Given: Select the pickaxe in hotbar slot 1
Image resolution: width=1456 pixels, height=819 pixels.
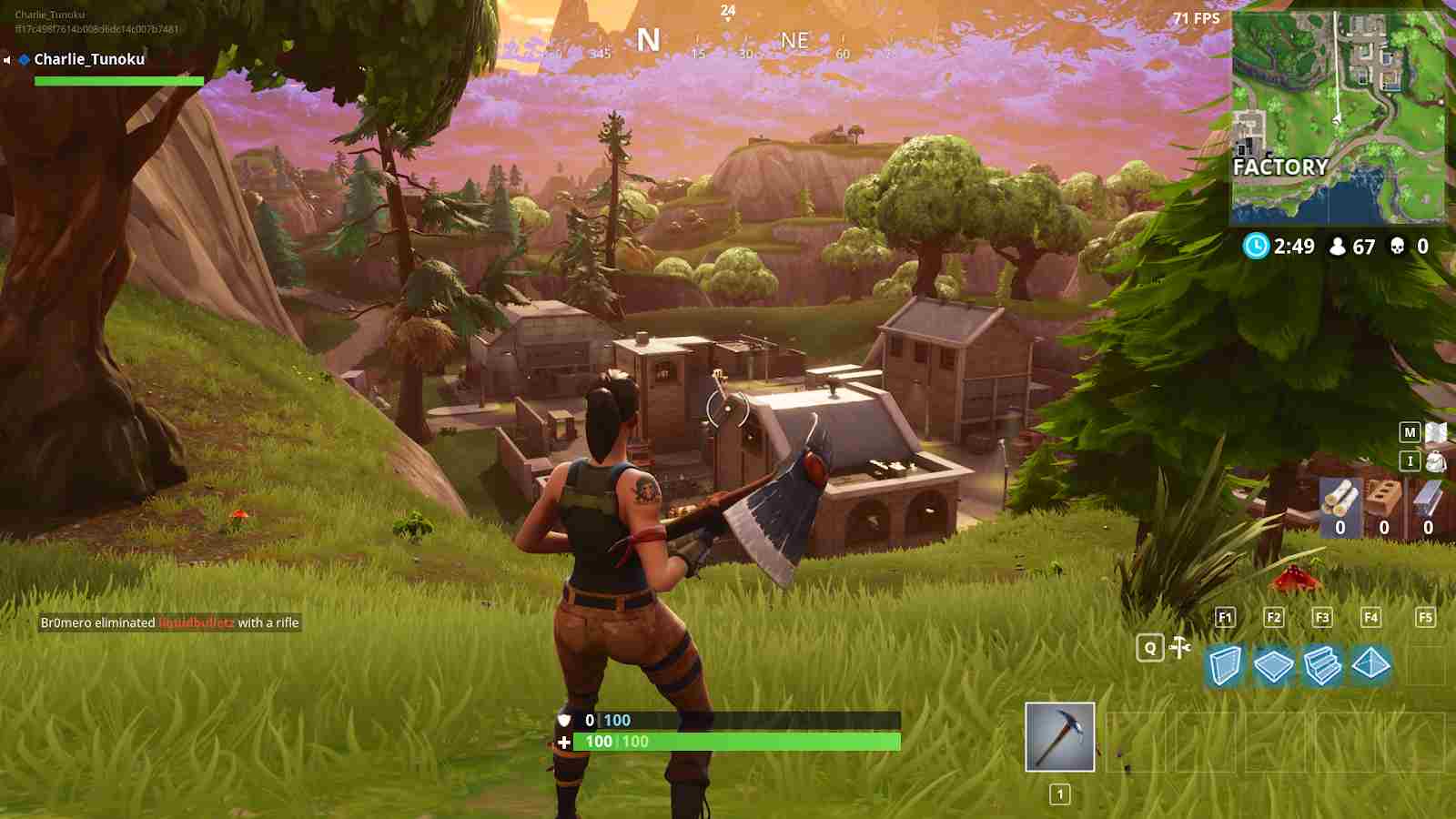Looking at the screenshot, I should [x=1061, y=735].
